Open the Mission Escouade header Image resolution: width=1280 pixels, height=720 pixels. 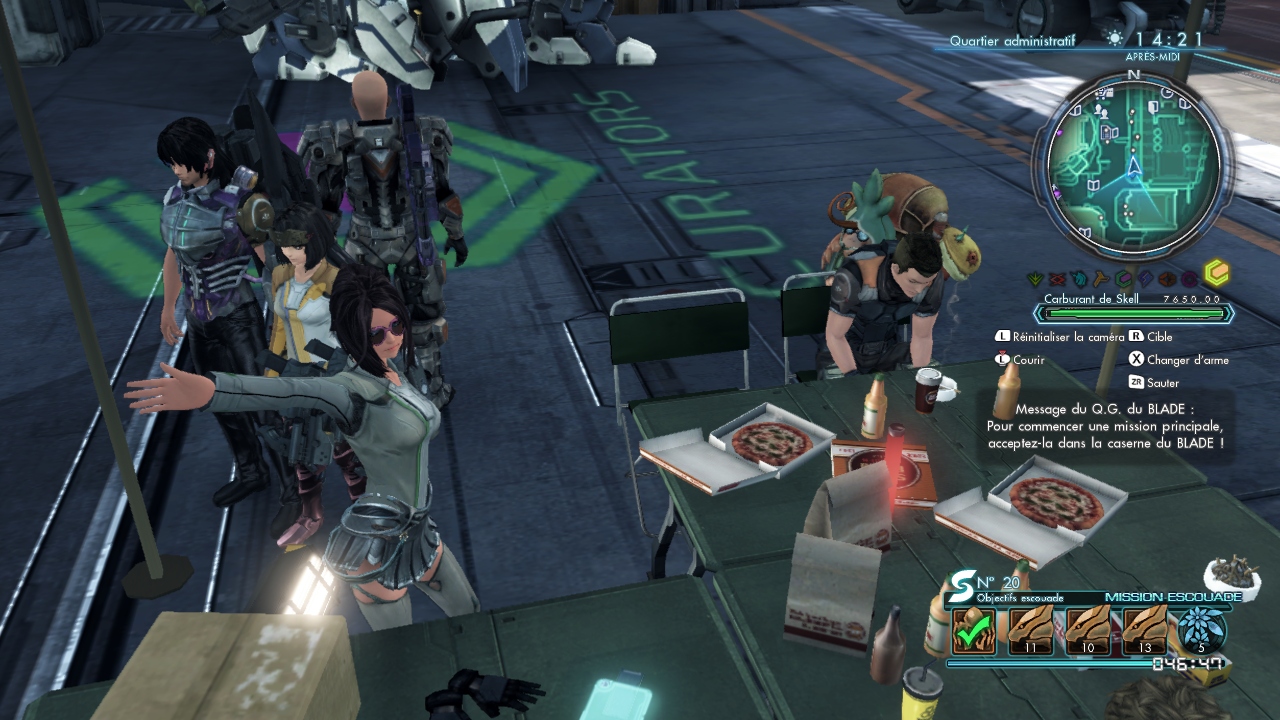pos(1172,597)
